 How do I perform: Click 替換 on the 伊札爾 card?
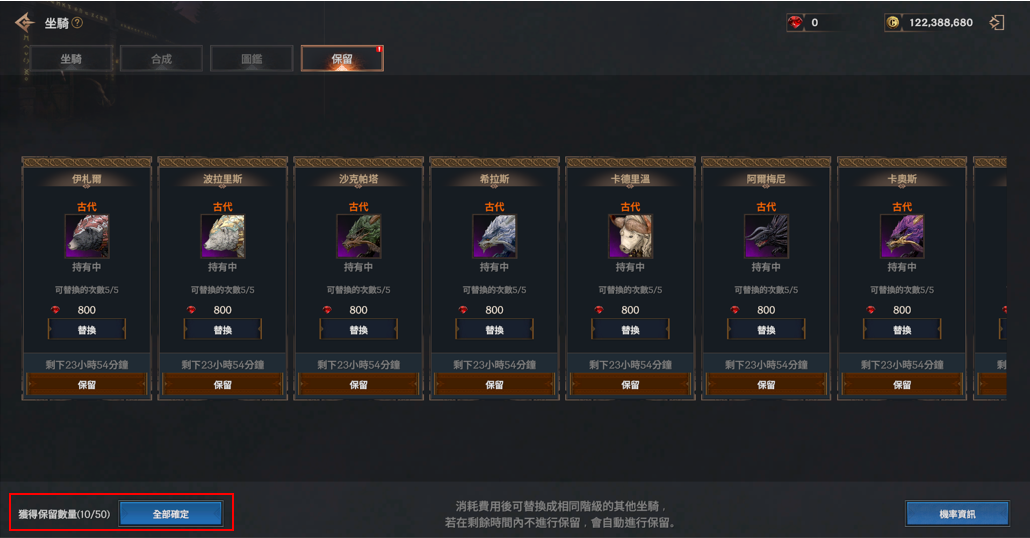click(87, 330)
